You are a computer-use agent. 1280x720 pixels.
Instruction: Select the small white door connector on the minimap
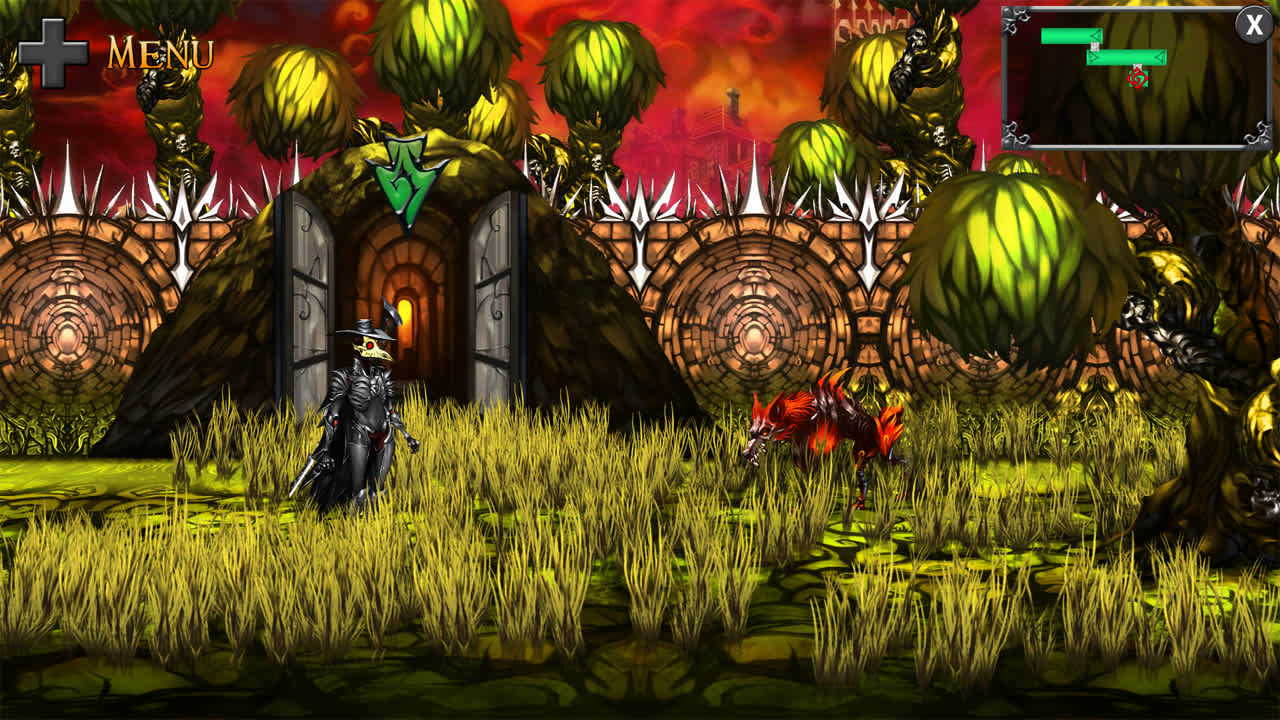pos(1094,47)
